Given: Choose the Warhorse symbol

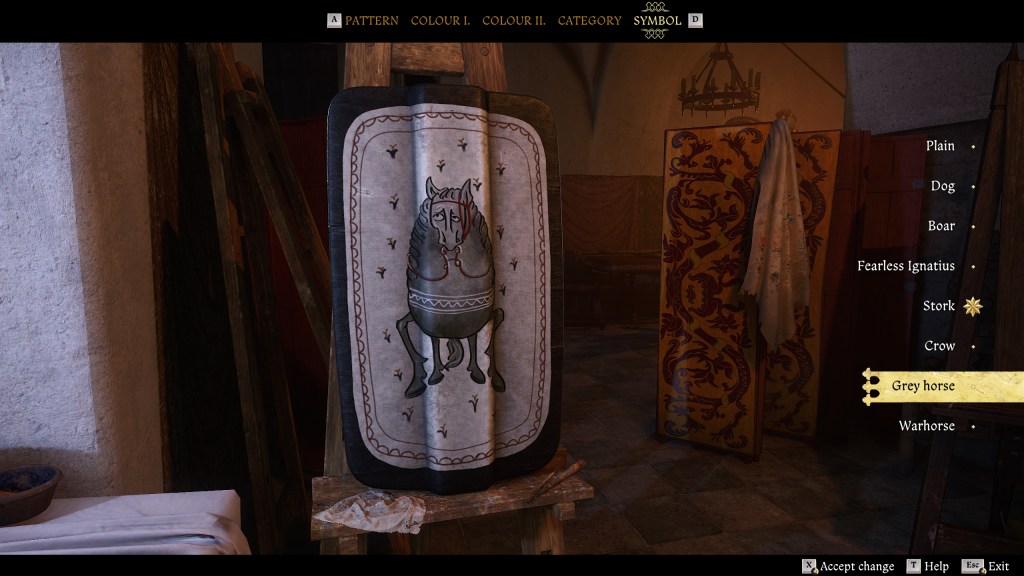Looking at the screenshot, I should click(x=926, y=426).
